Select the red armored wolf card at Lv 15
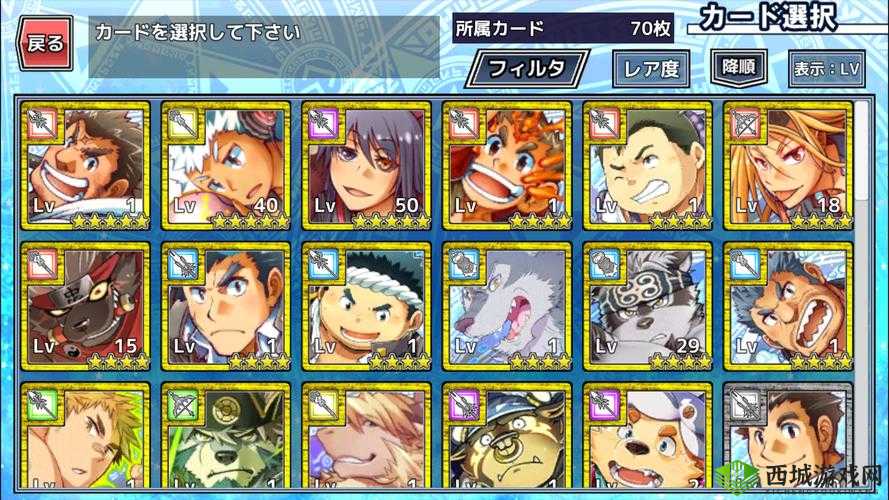This screenshot has width=889, height=500. [84, 306]
